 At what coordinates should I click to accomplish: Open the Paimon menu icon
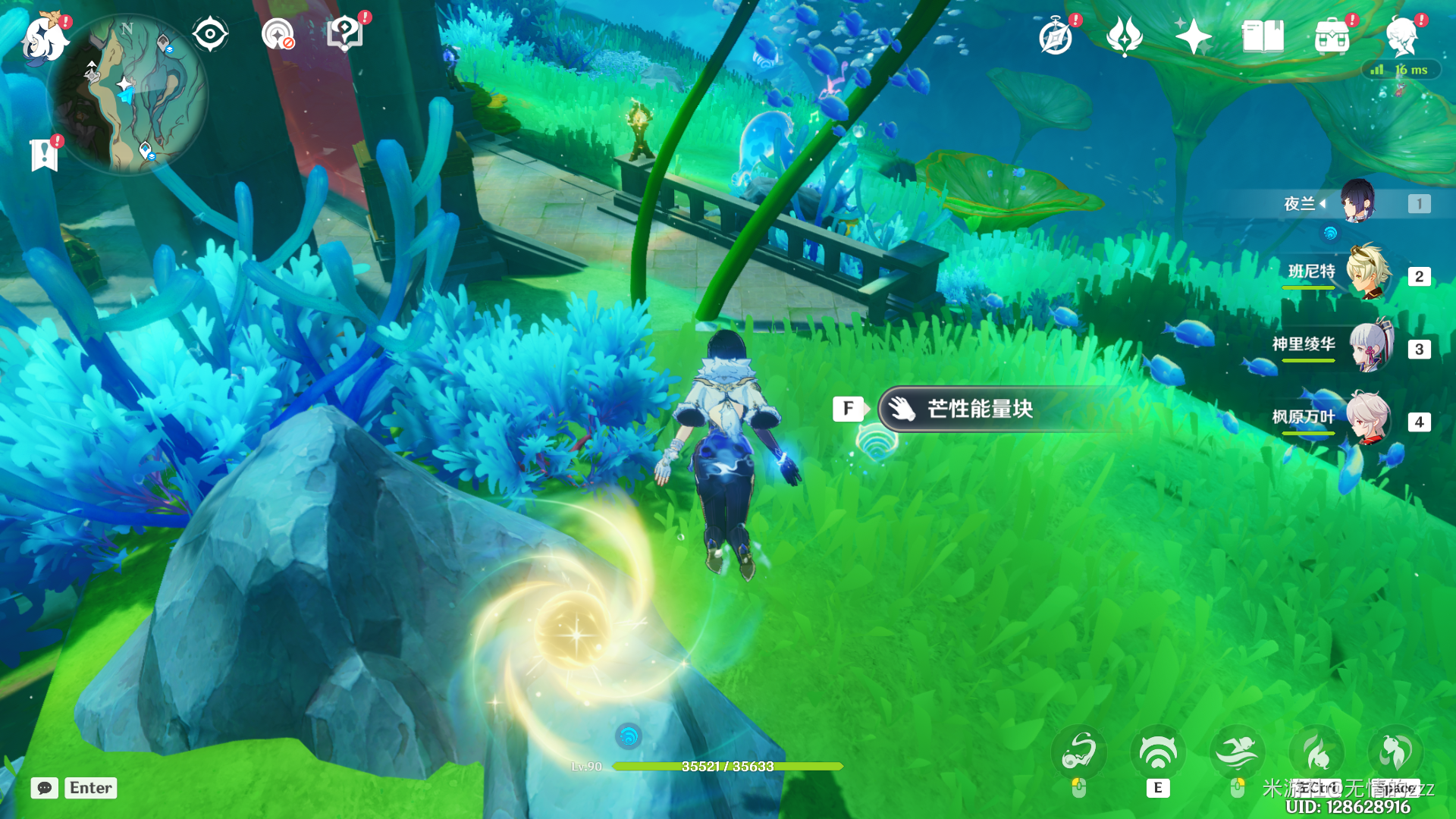44,36
